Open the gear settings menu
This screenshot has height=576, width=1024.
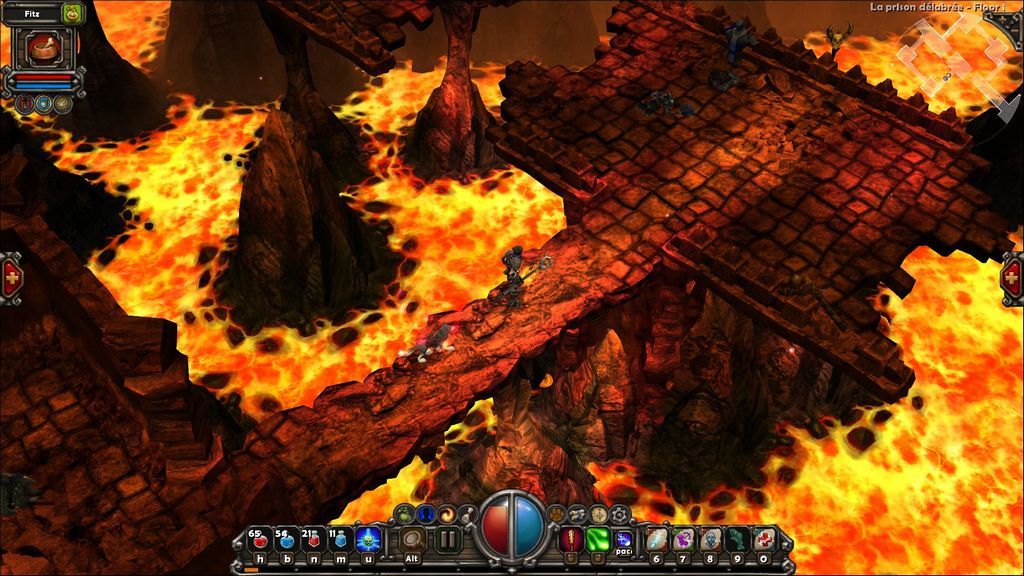620,514
